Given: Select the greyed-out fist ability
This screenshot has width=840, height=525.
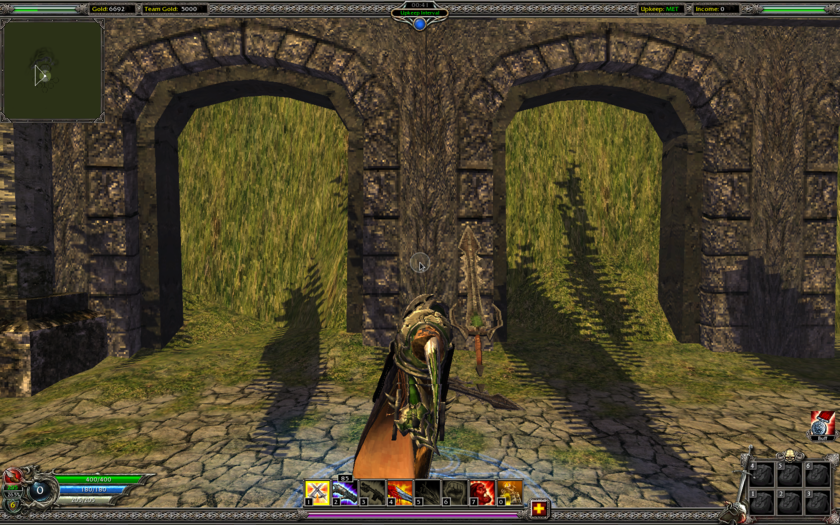Looking at the screenshot, I should pos(455,492).
